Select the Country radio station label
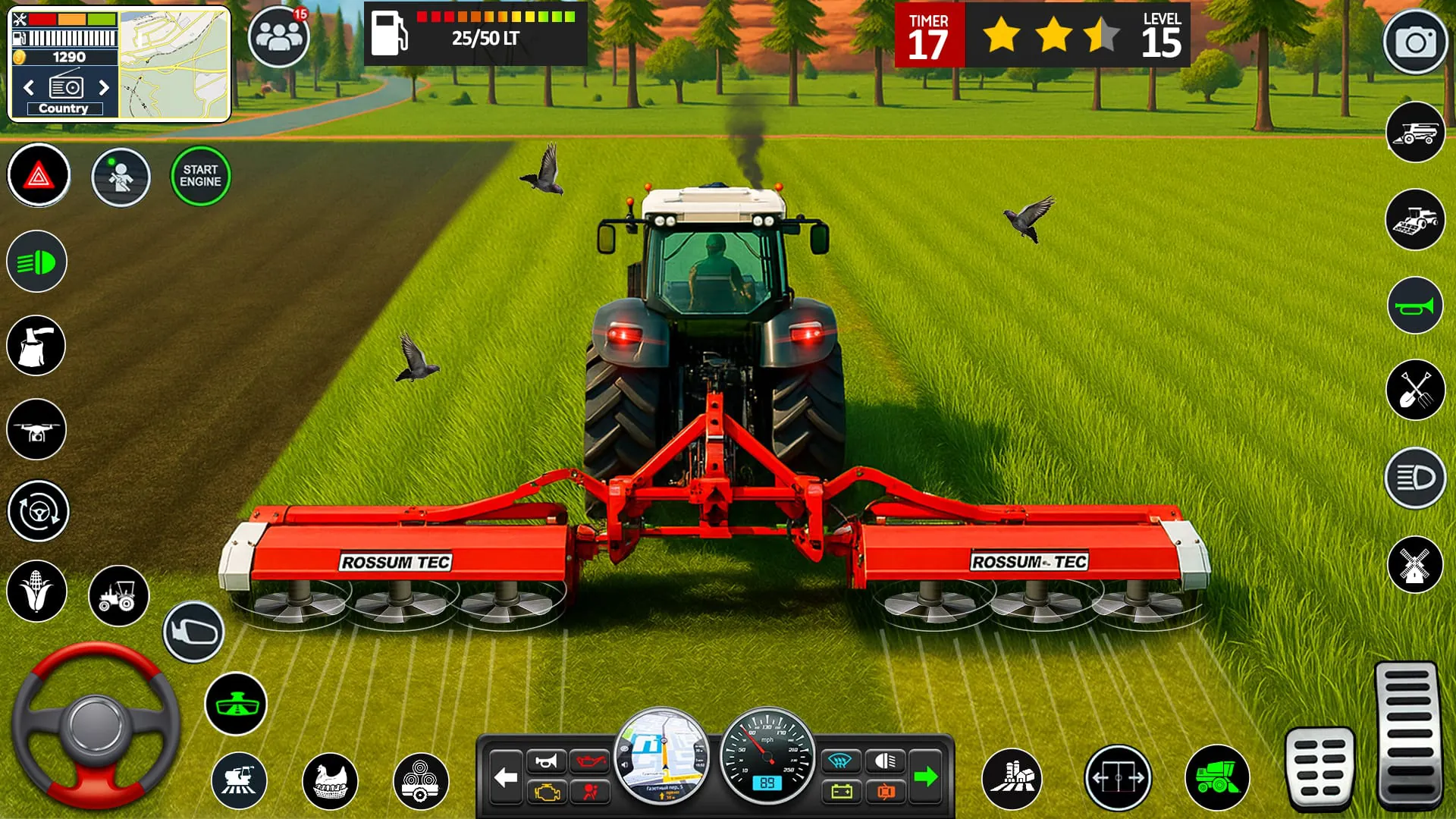This screenshot has width=1456, height=819. coord(64,108)
